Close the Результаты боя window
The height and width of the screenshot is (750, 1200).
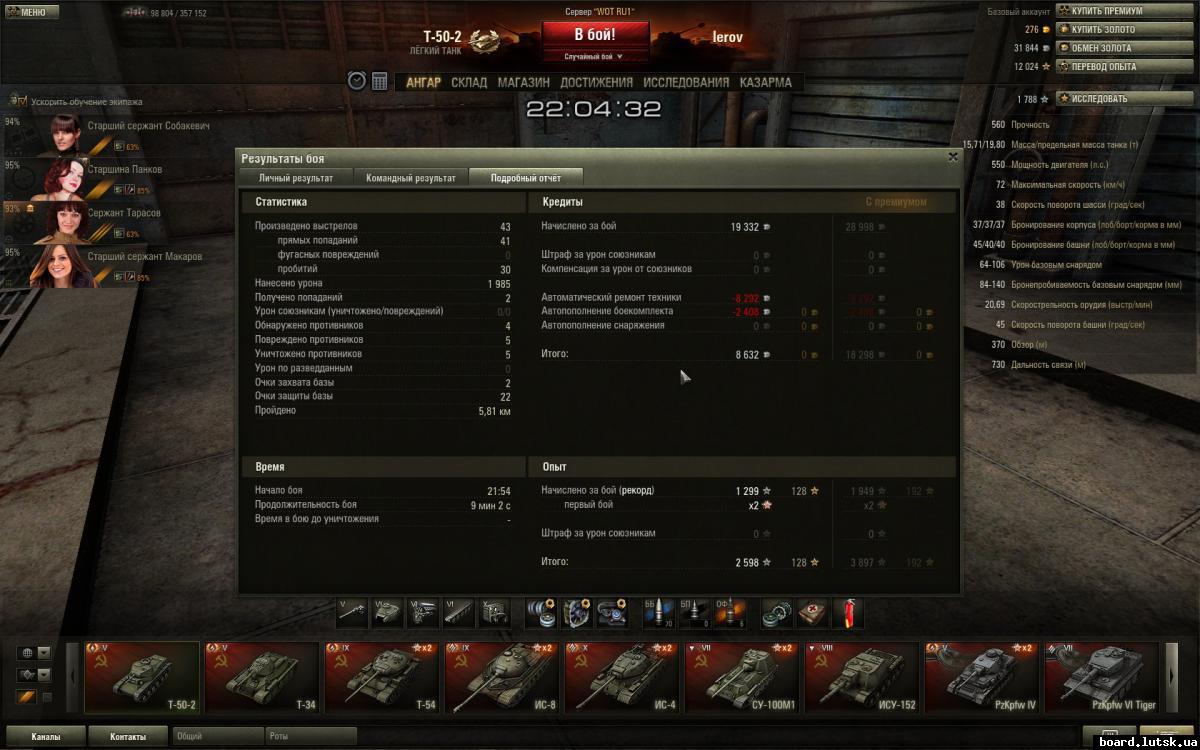pos(952,157)
